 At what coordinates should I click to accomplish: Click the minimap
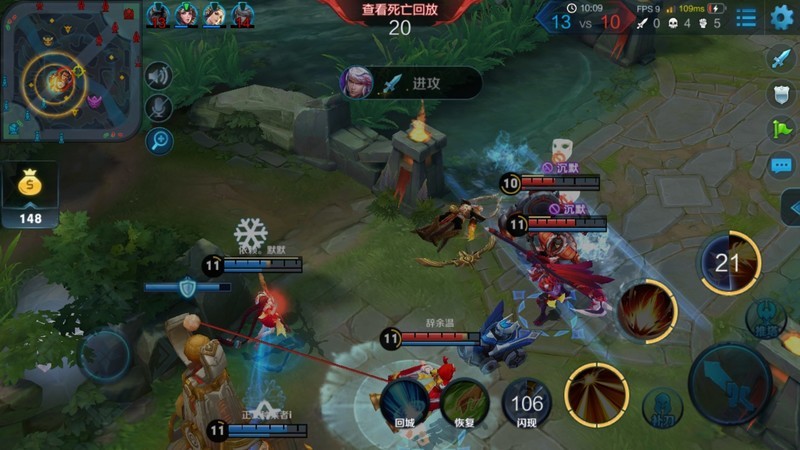70,71
